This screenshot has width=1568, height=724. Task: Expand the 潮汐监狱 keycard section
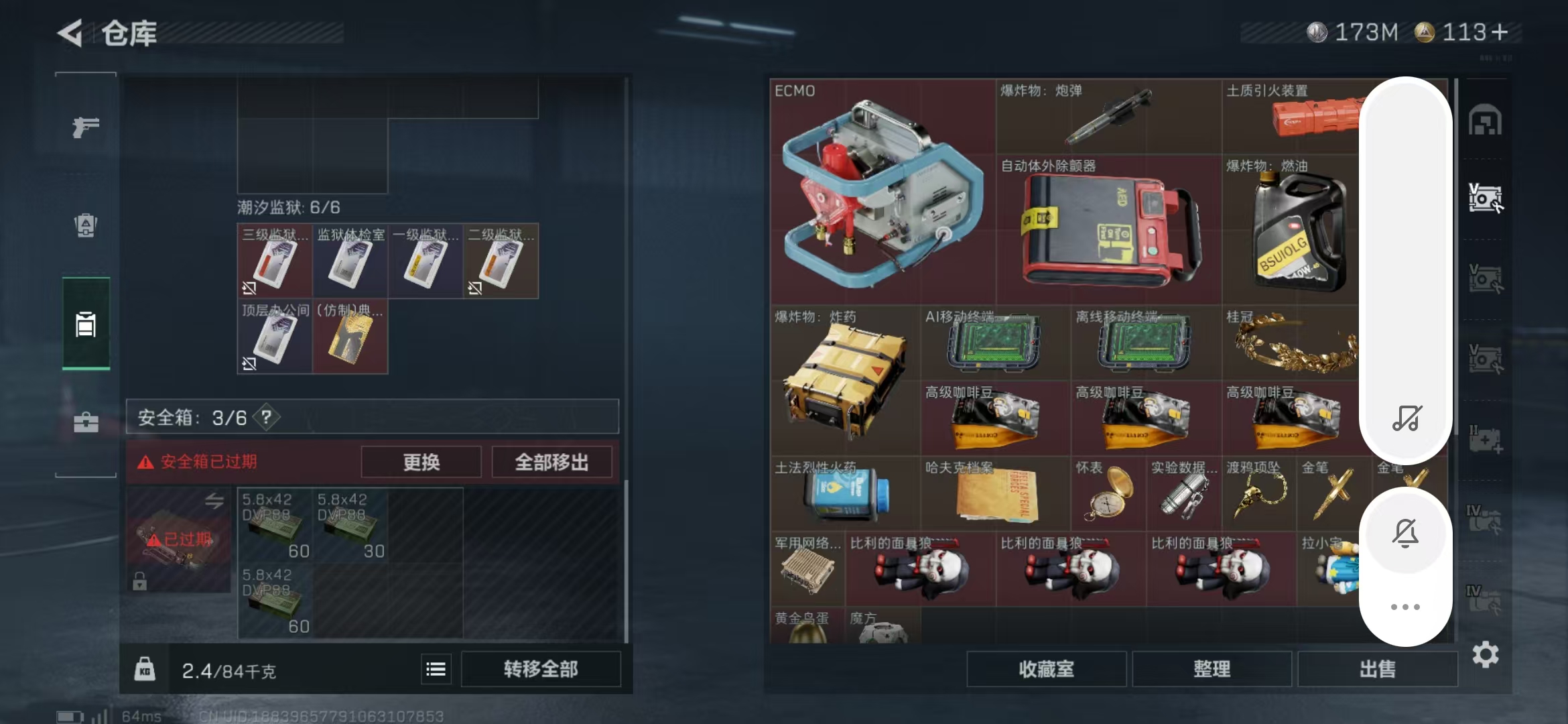289,208
